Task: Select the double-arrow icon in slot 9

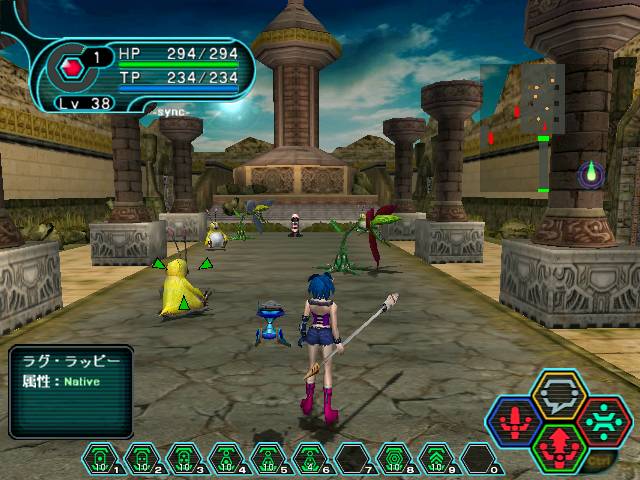Action: pos(437,458)
